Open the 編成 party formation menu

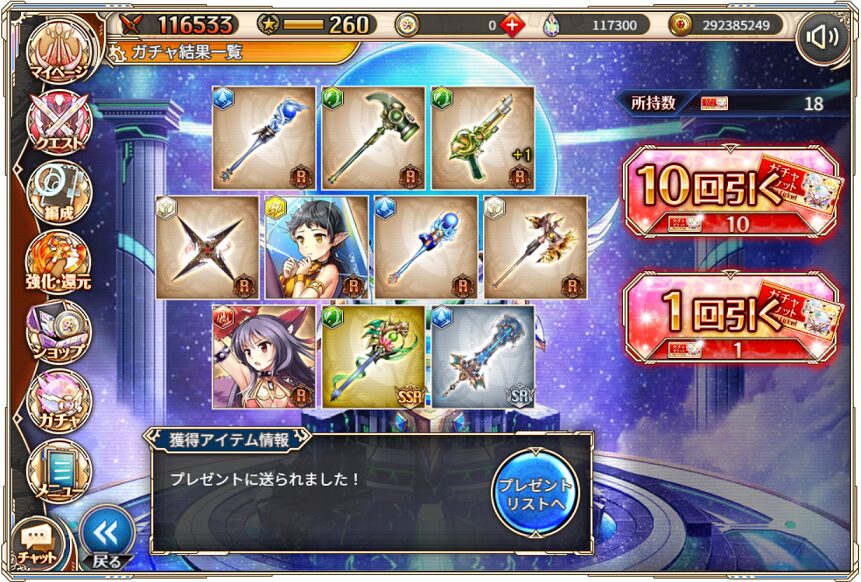(58, 192)
